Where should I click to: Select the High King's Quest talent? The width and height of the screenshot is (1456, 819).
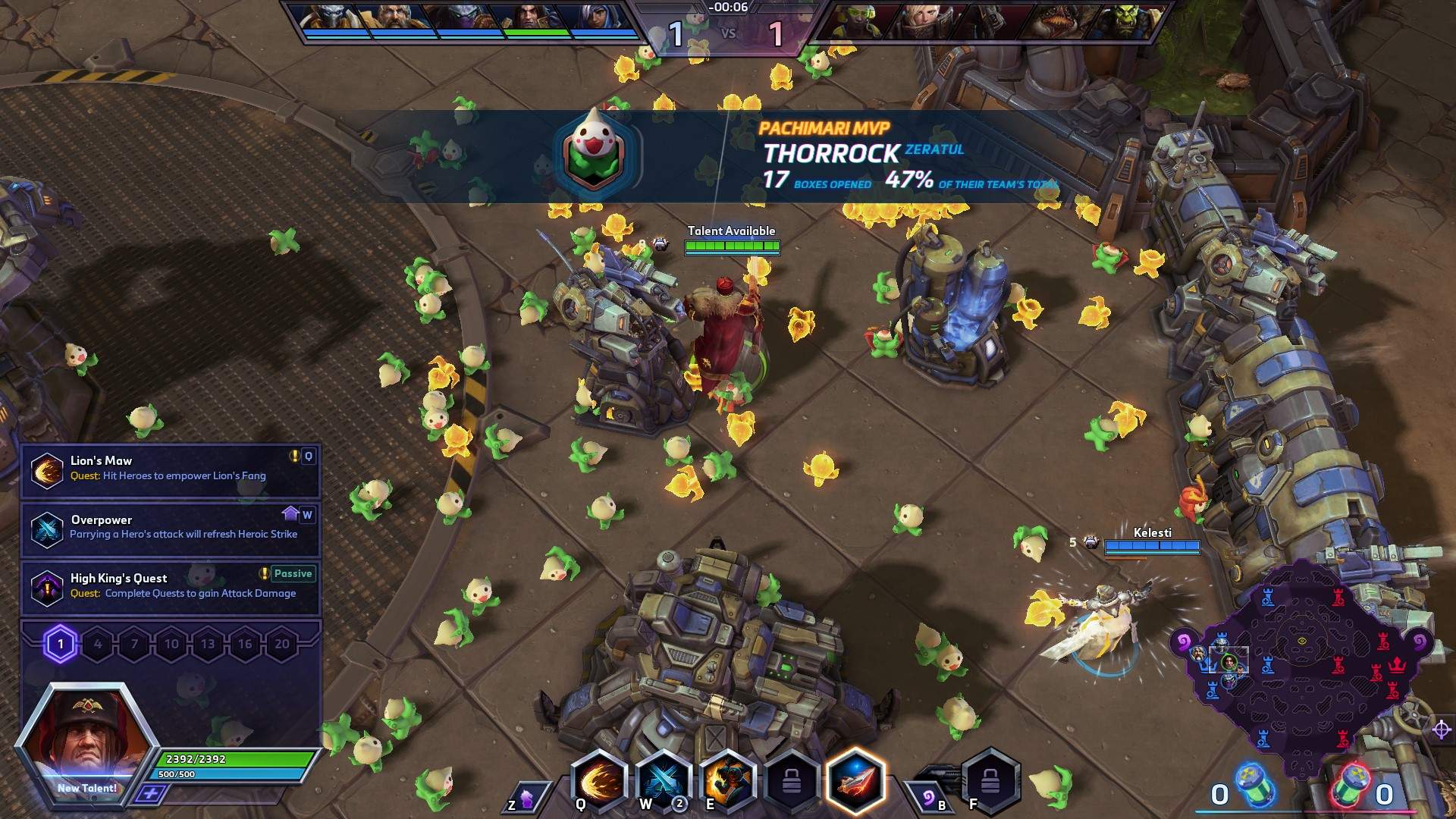[170, 586]
